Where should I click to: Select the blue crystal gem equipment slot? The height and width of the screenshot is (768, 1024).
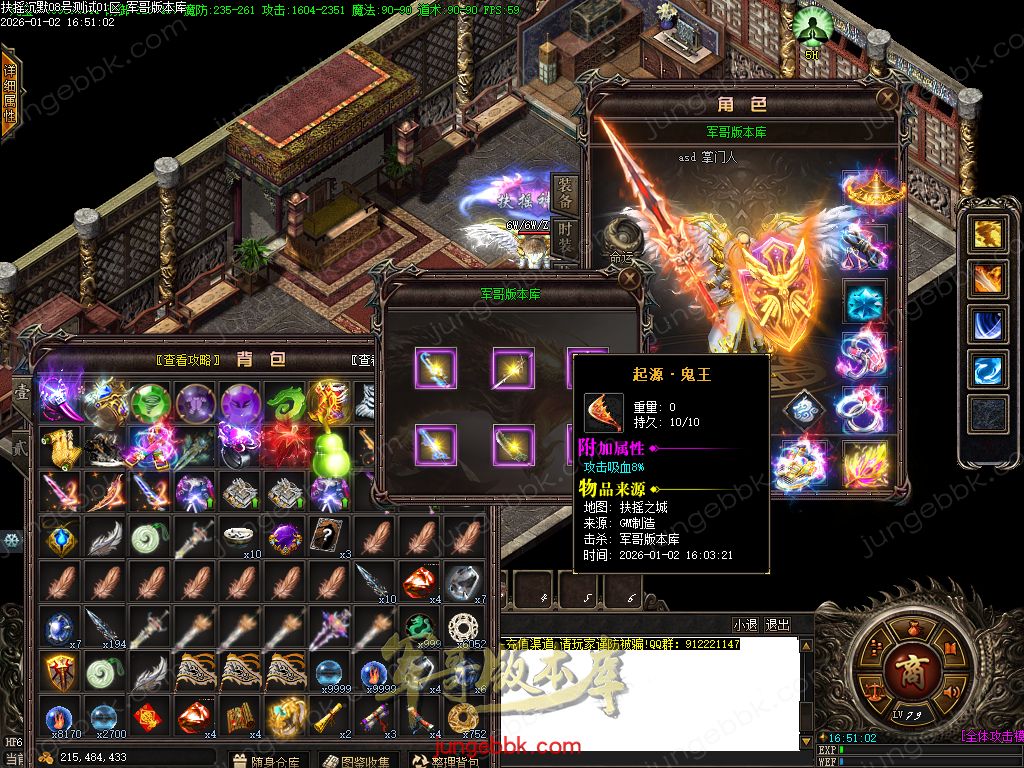(865, 302)
